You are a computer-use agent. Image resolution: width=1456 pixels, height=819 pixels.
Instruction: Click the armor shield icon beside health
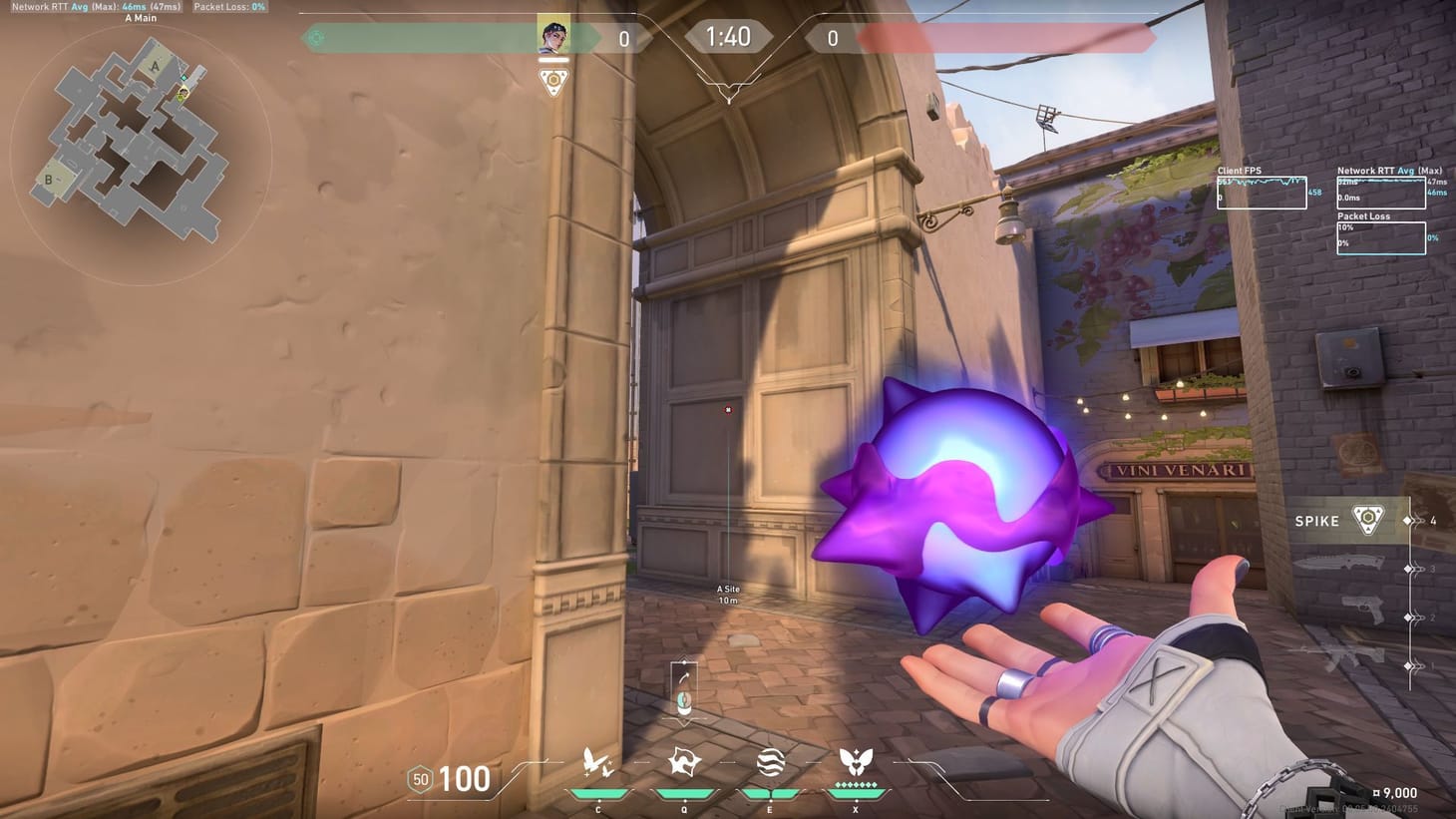coord(419,779)
